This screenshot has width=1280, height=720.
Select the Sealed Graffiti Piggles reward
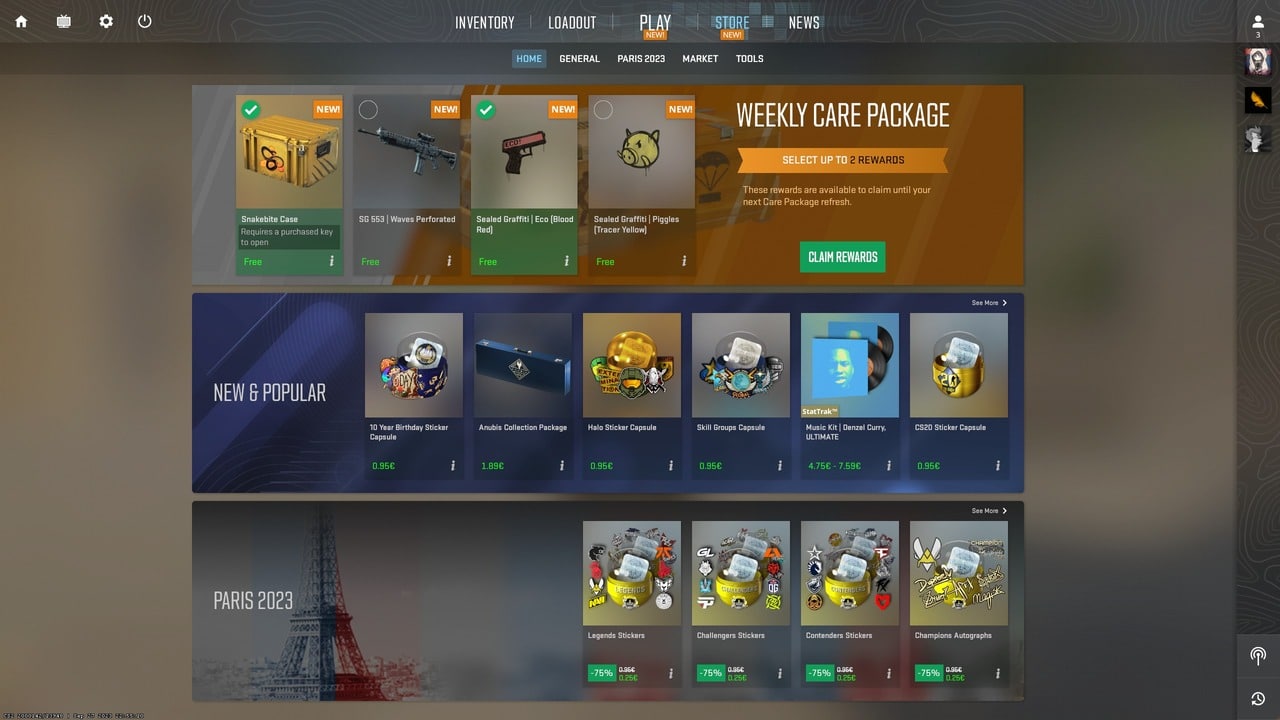pos(603,109)
